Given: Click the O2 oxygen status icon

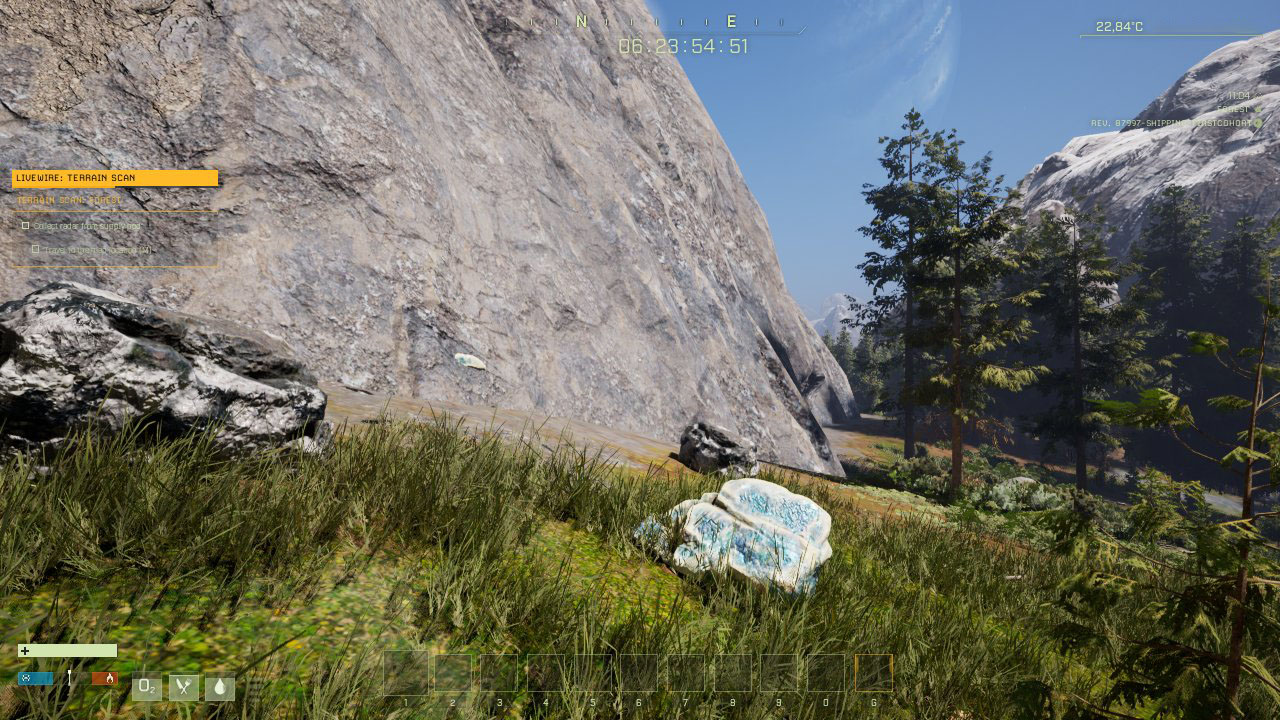Looking at the screenshot, I should click(x=147, y=687).
